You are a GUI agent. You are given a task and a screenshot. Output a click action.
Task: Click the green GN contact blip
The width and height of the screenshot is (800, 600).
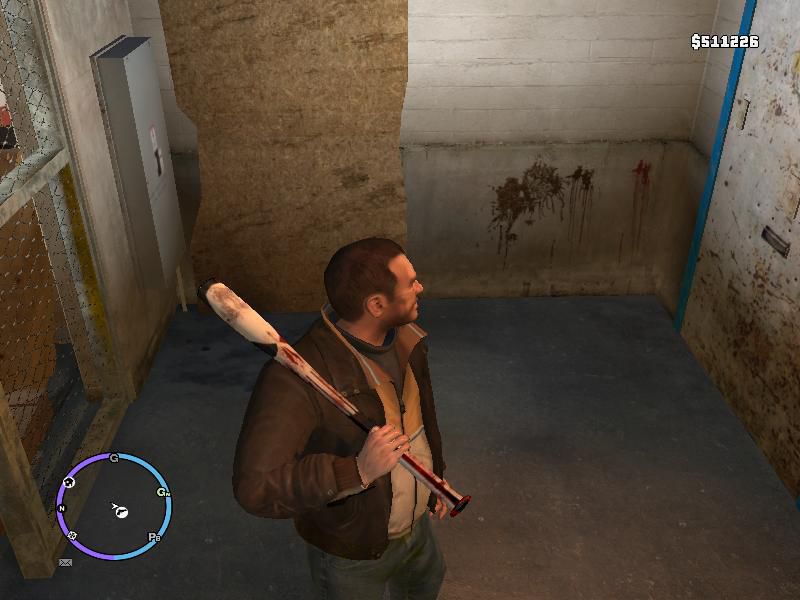tap(162, 492)
